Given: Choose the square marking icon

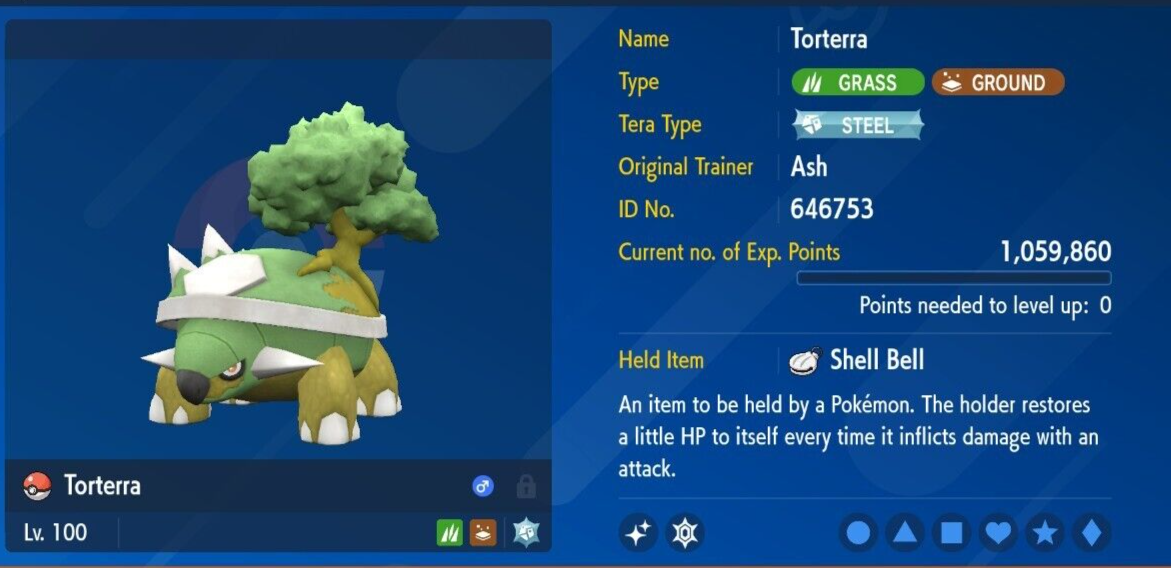Looking at the screenshot, I should coord(951,533).
